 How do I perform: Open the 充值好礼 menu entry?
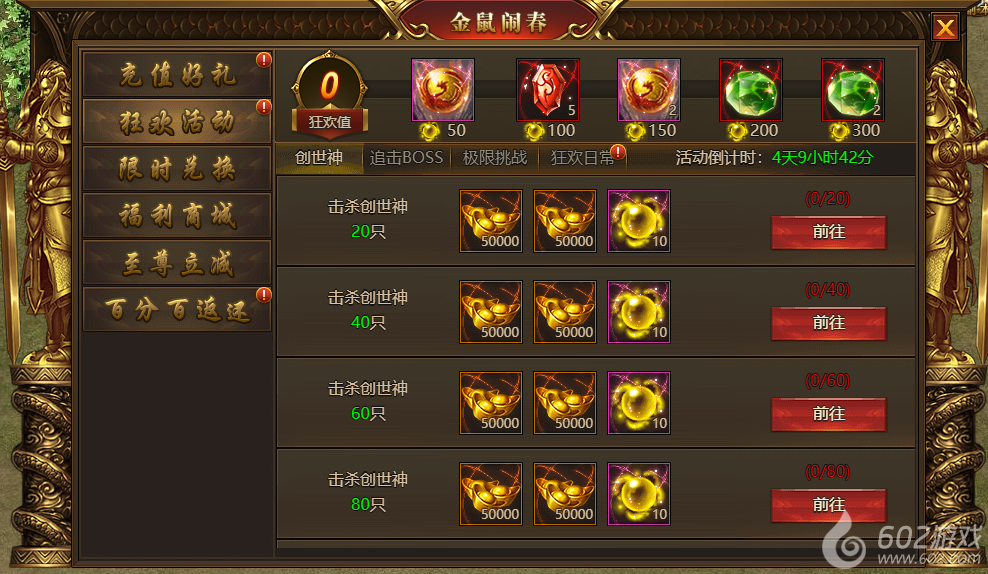coord(177,75)
